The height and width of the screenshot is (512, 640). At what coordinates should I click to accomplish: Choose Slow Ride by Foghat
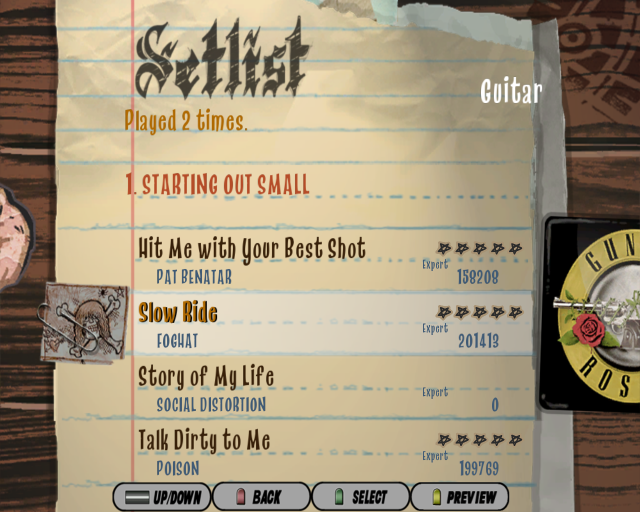click(178, 313)
